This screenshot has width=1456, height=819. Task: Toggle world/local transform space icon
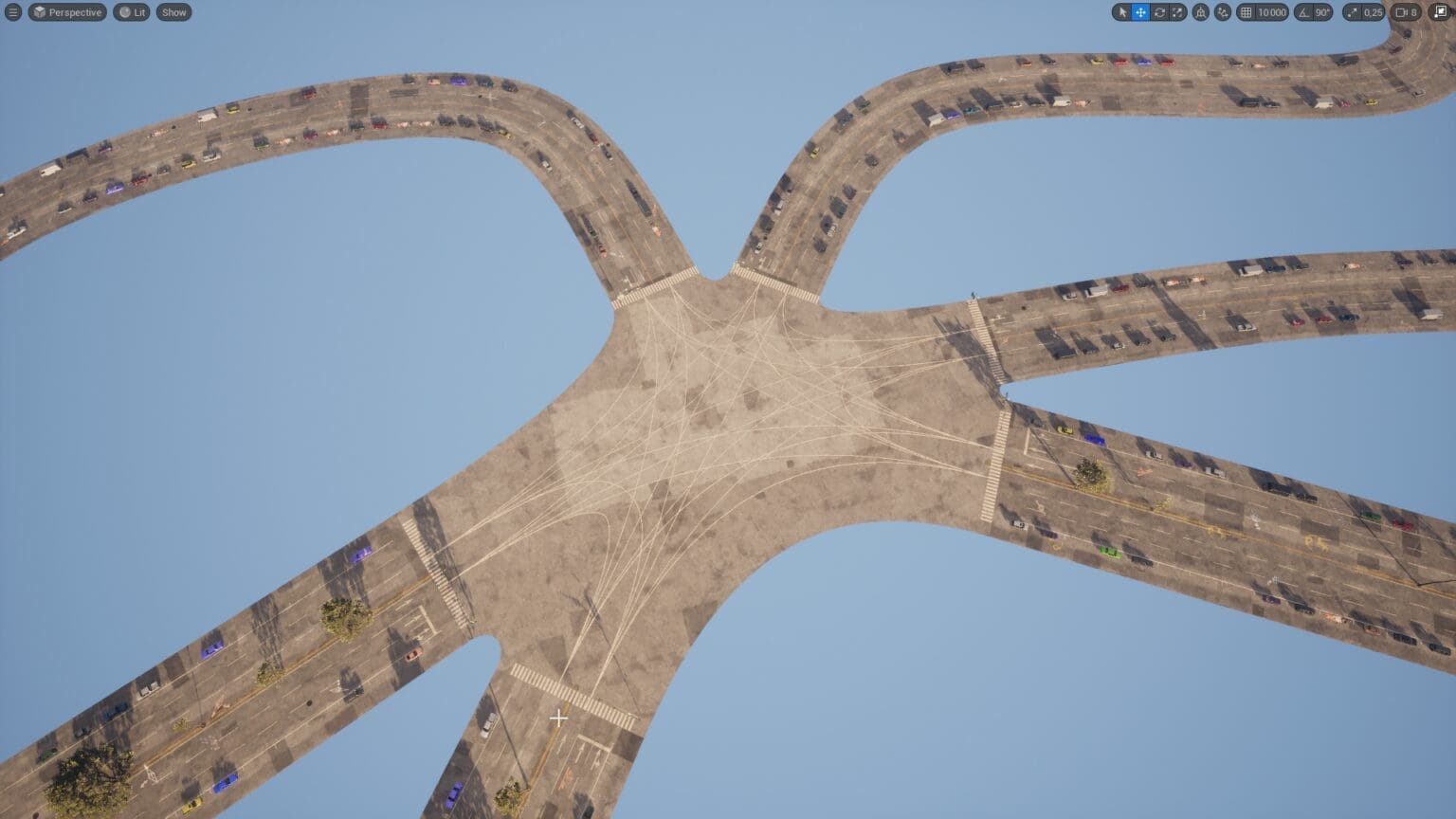coord(1203,12)
